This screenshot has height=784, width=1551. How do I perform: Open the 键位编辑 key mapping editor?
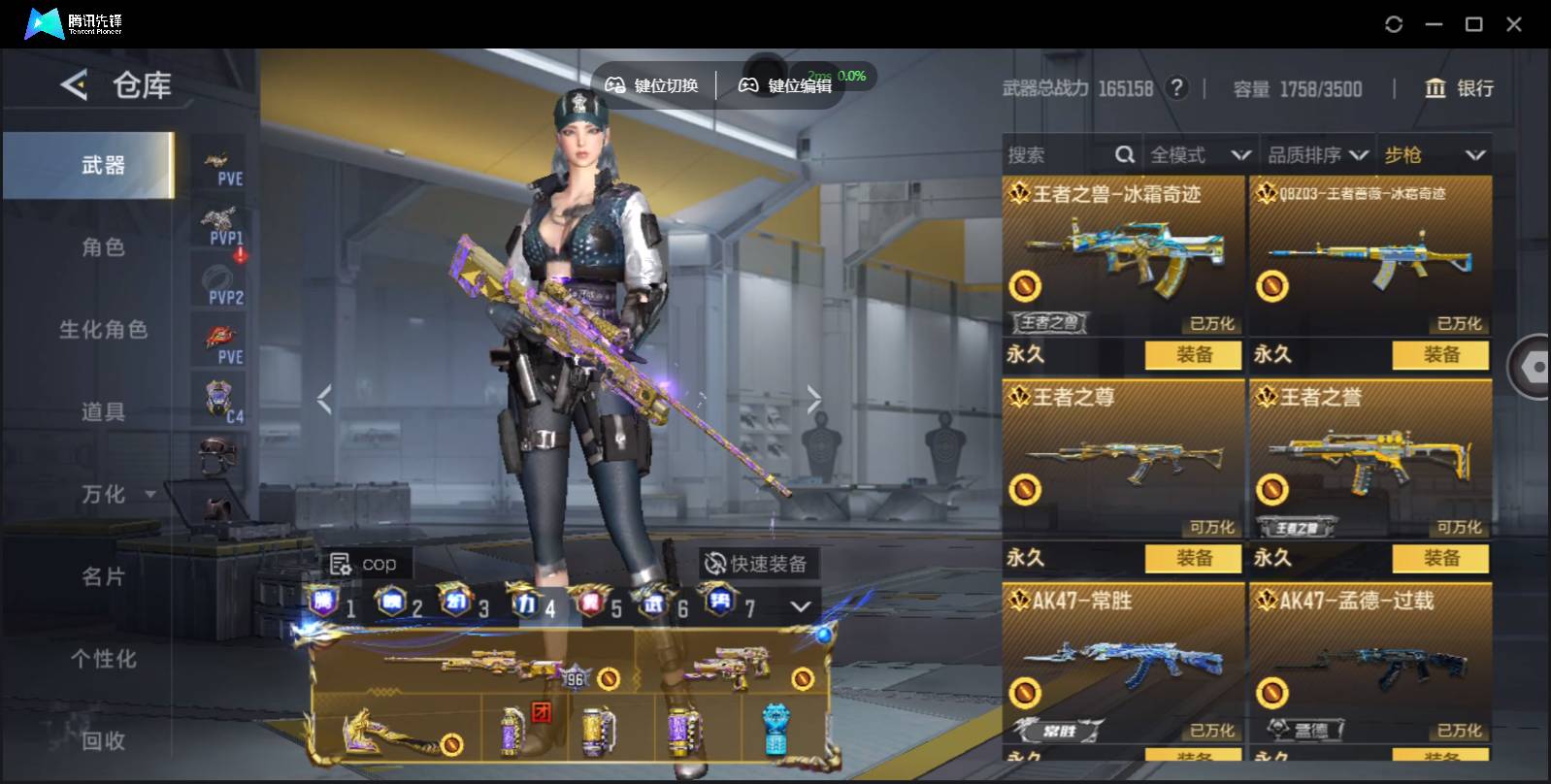coord(786,85)
